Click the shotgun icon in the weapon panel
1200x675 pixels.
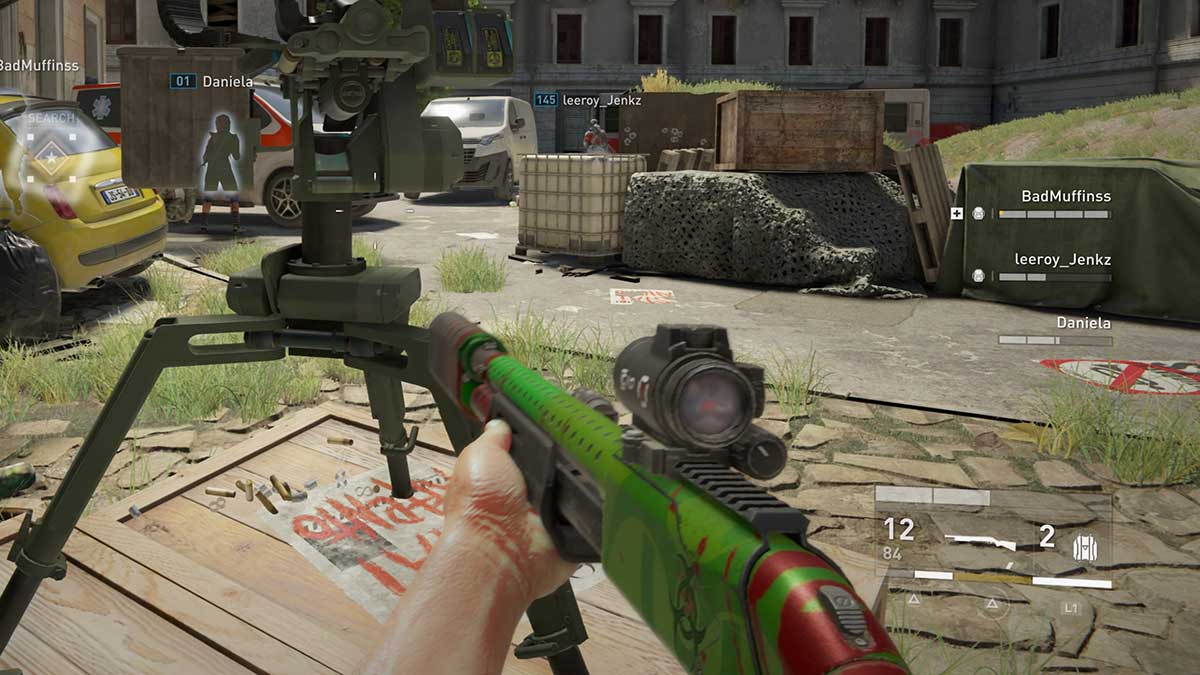(x=980, y=542)
